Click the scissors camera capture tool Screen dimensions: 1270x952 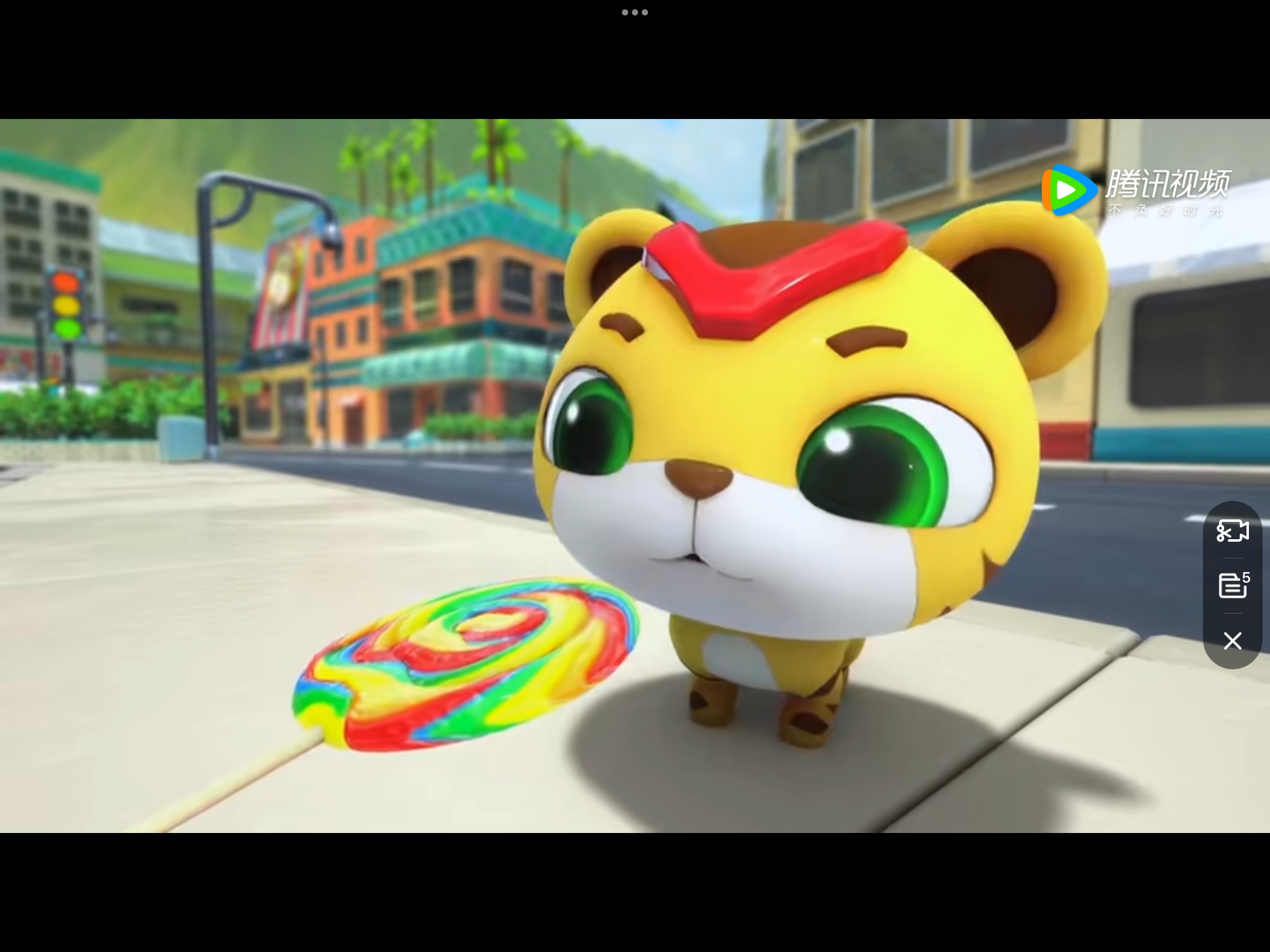pos(1233,532)
